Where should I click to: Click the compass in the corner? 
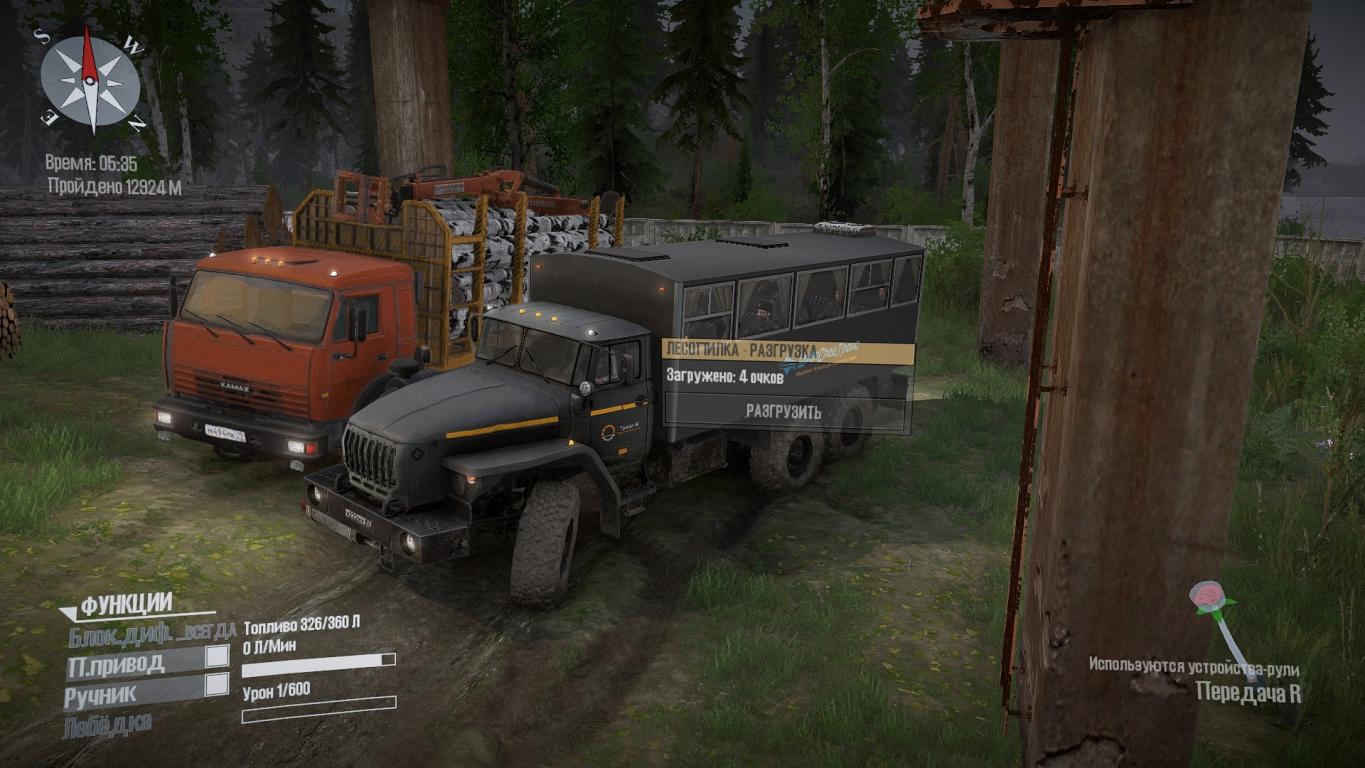(x=91, y=80)
